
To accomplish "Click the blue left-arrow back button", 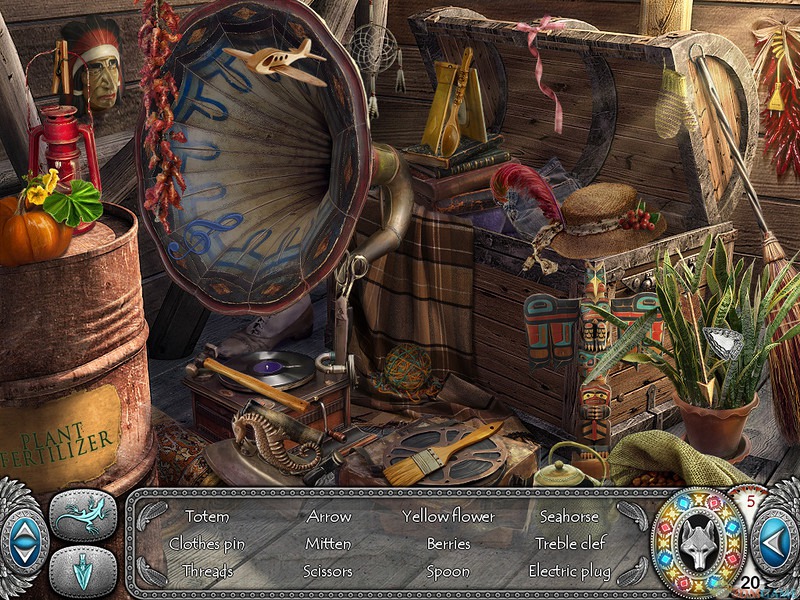I will pyautogui.click(x=773, y=543).
